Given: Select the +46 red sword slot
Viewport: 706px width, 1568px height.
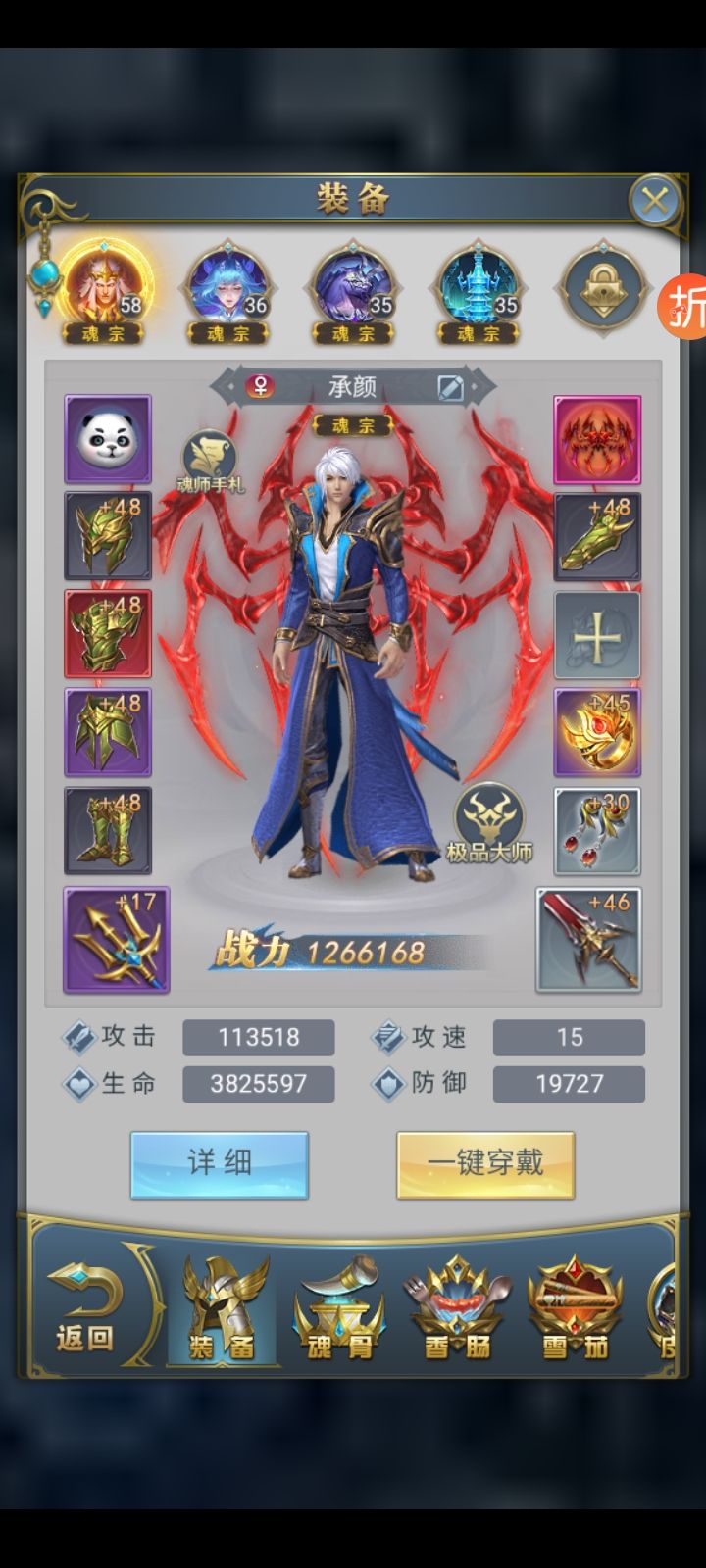Looking at the screenshot, I should [x=588, y=940].
